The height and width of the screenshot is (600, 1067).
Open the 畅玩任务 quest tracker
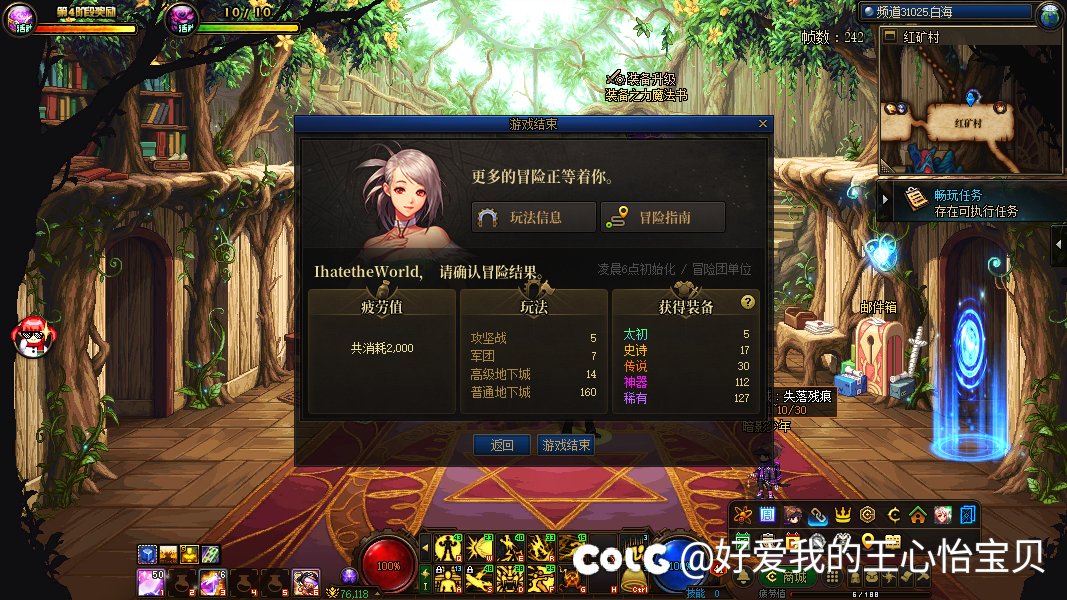point(958,202)
